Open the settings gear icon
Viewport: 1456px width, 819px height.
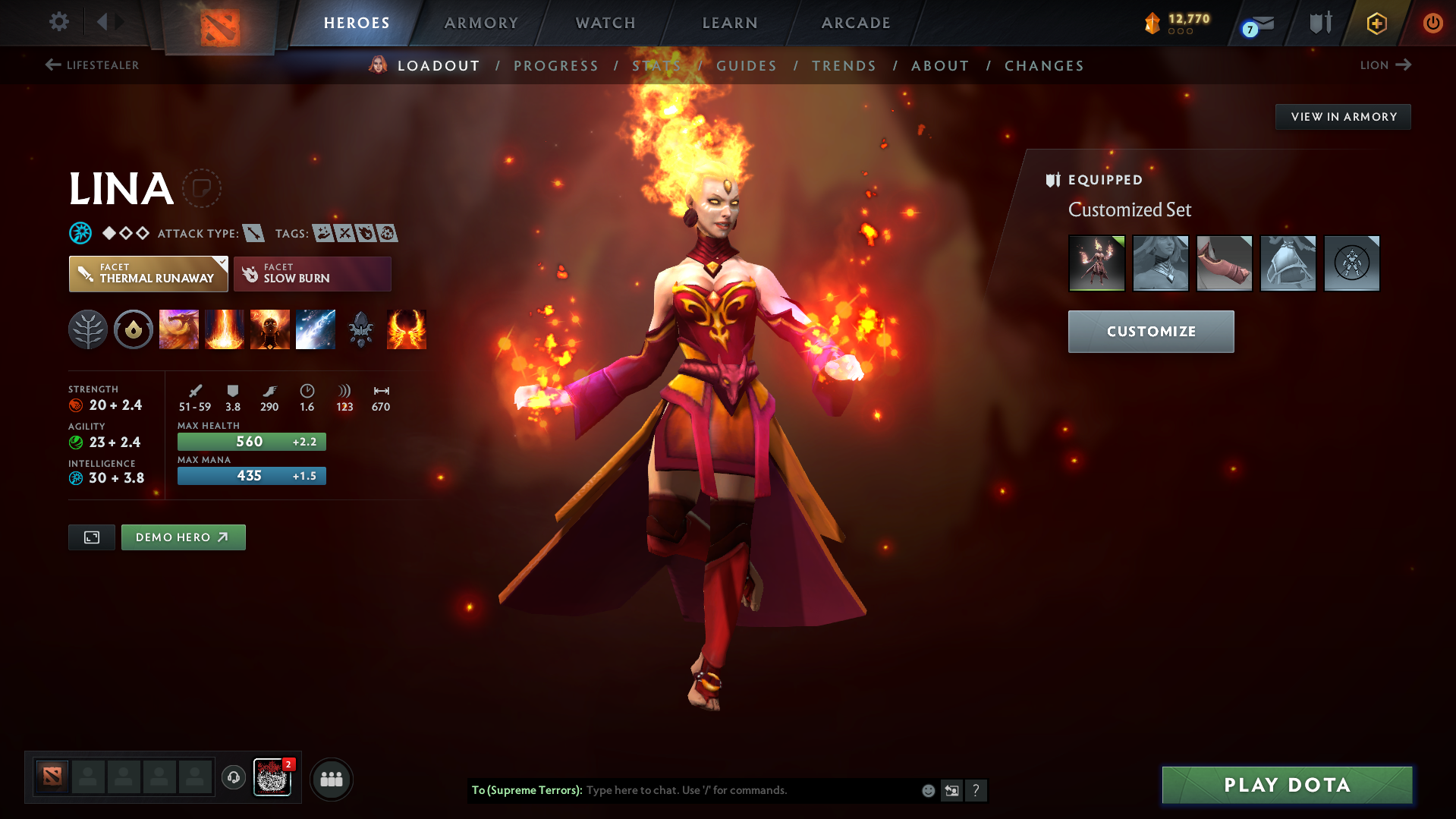[58, 22]
